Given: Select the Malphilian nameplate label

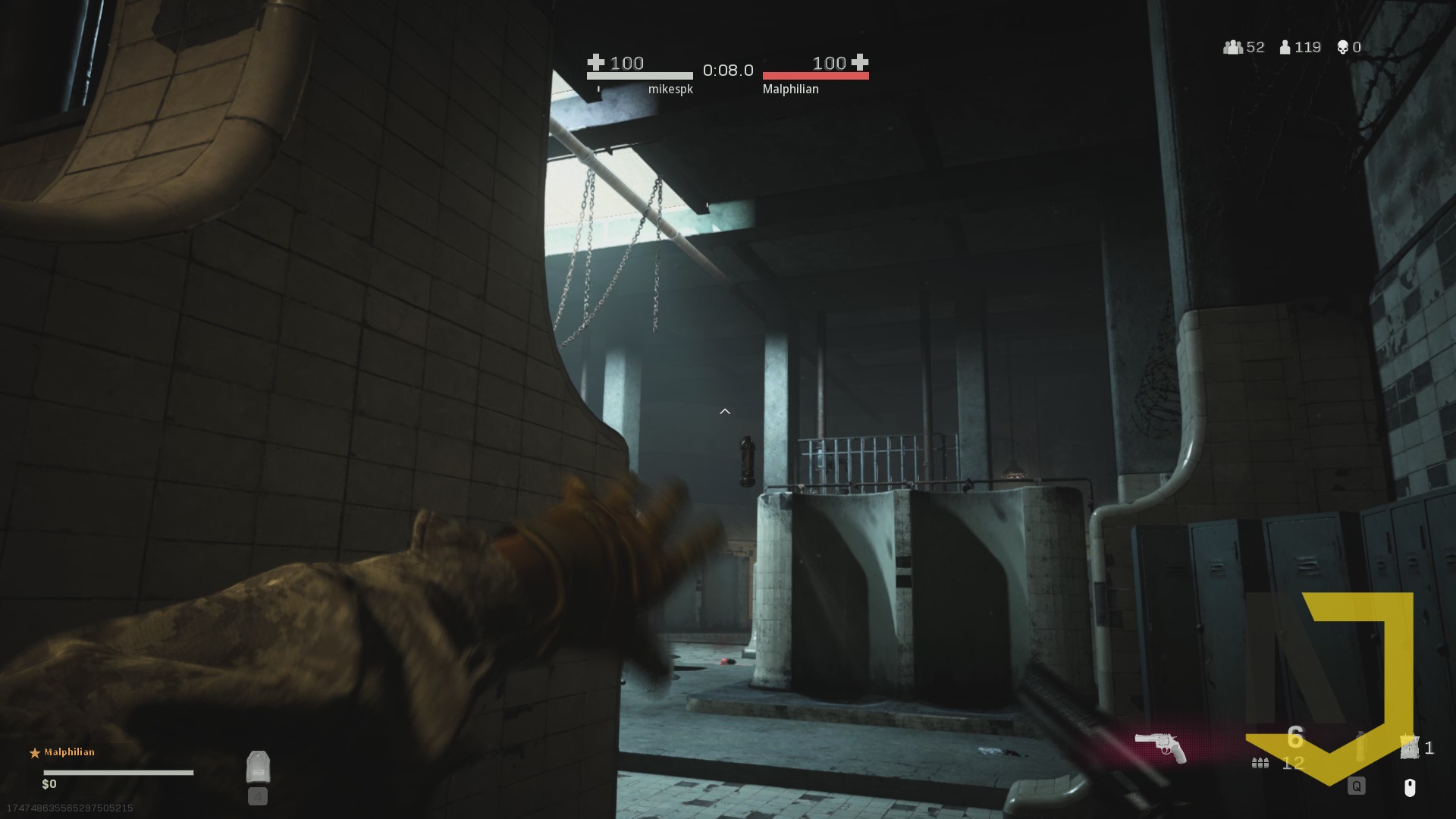Looking at the screenshot, I should tap(792, 89).
